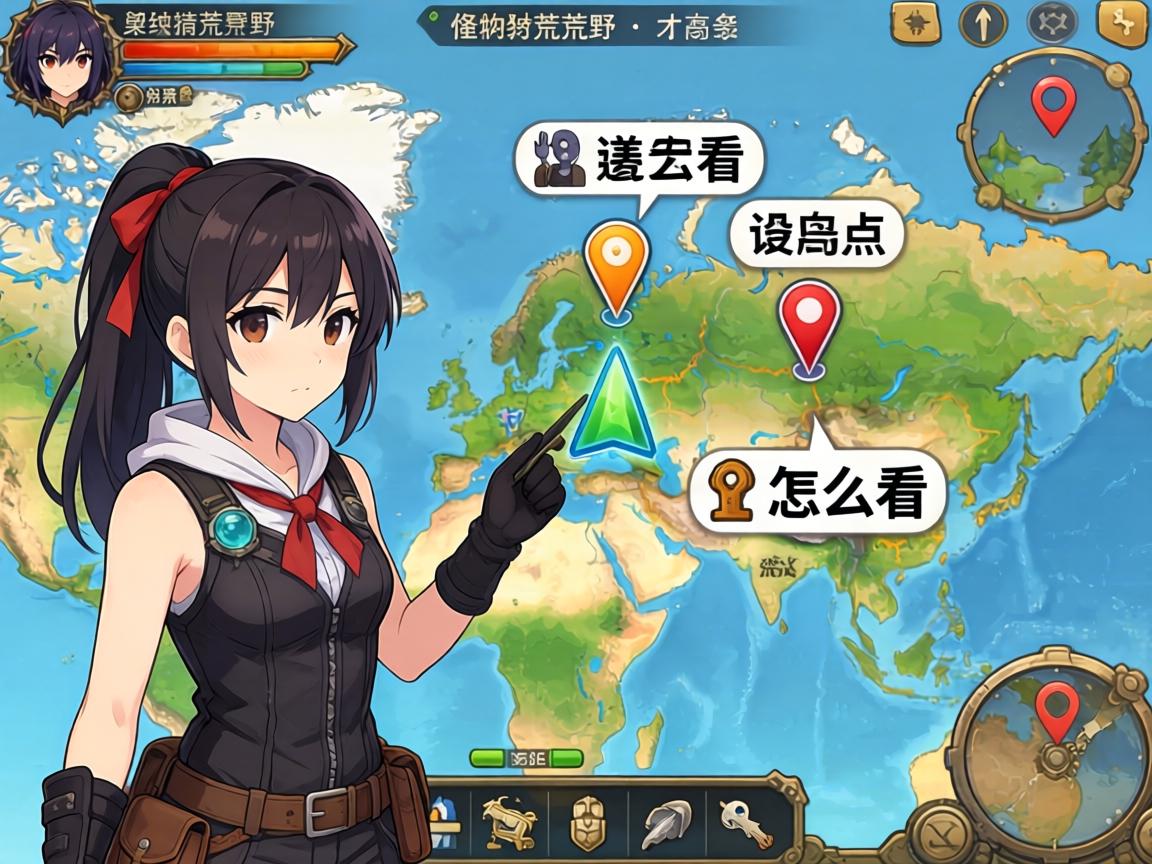Click the bone icon button
This screenshot has height=864, width=1152.
(1122, 24)
